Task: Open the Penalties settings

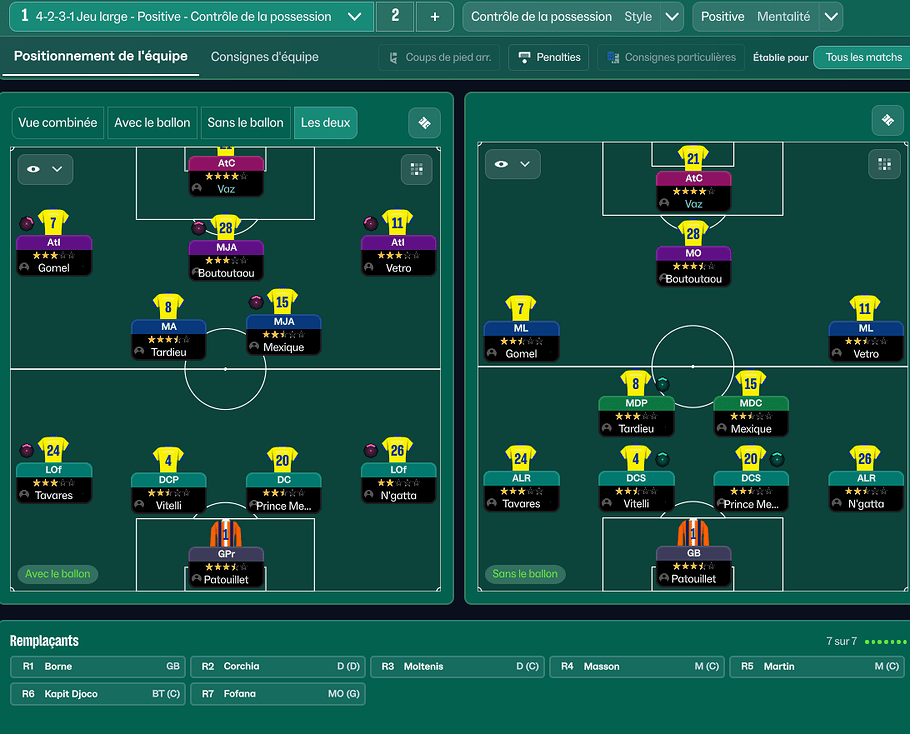Action: click(548, 57)
